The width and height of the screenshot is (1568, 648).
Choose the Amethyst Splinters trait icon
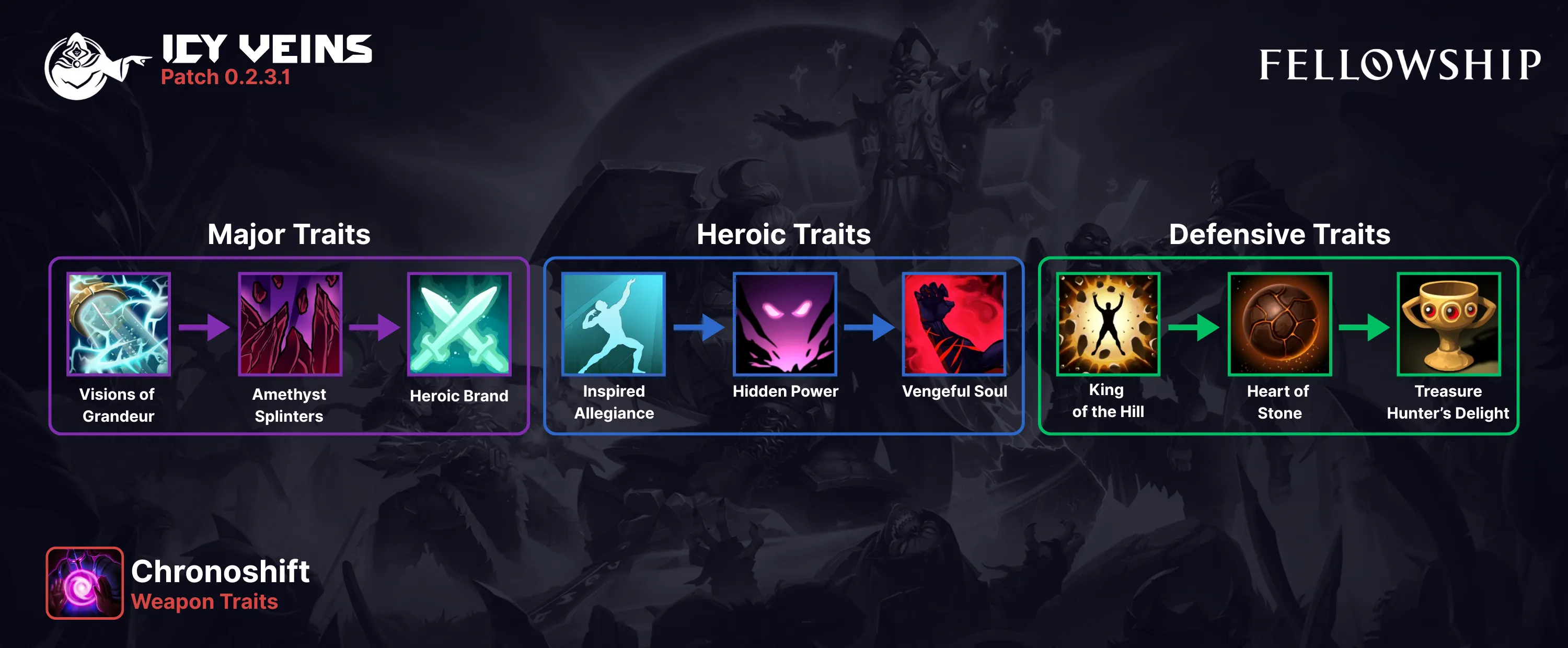point(290,323)
